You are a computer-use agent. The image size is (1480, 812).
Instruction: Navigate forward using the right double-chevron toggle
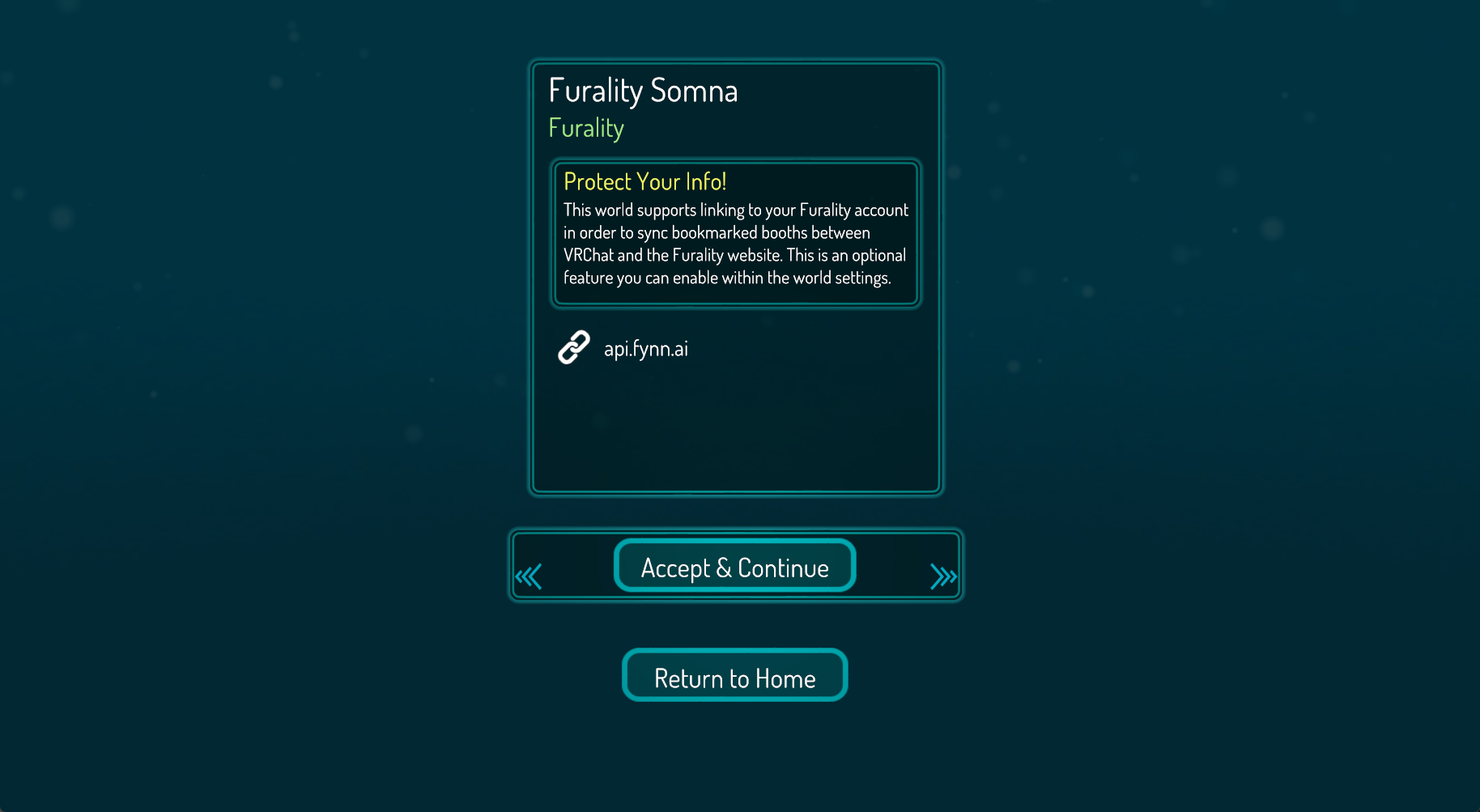(942, 576)
